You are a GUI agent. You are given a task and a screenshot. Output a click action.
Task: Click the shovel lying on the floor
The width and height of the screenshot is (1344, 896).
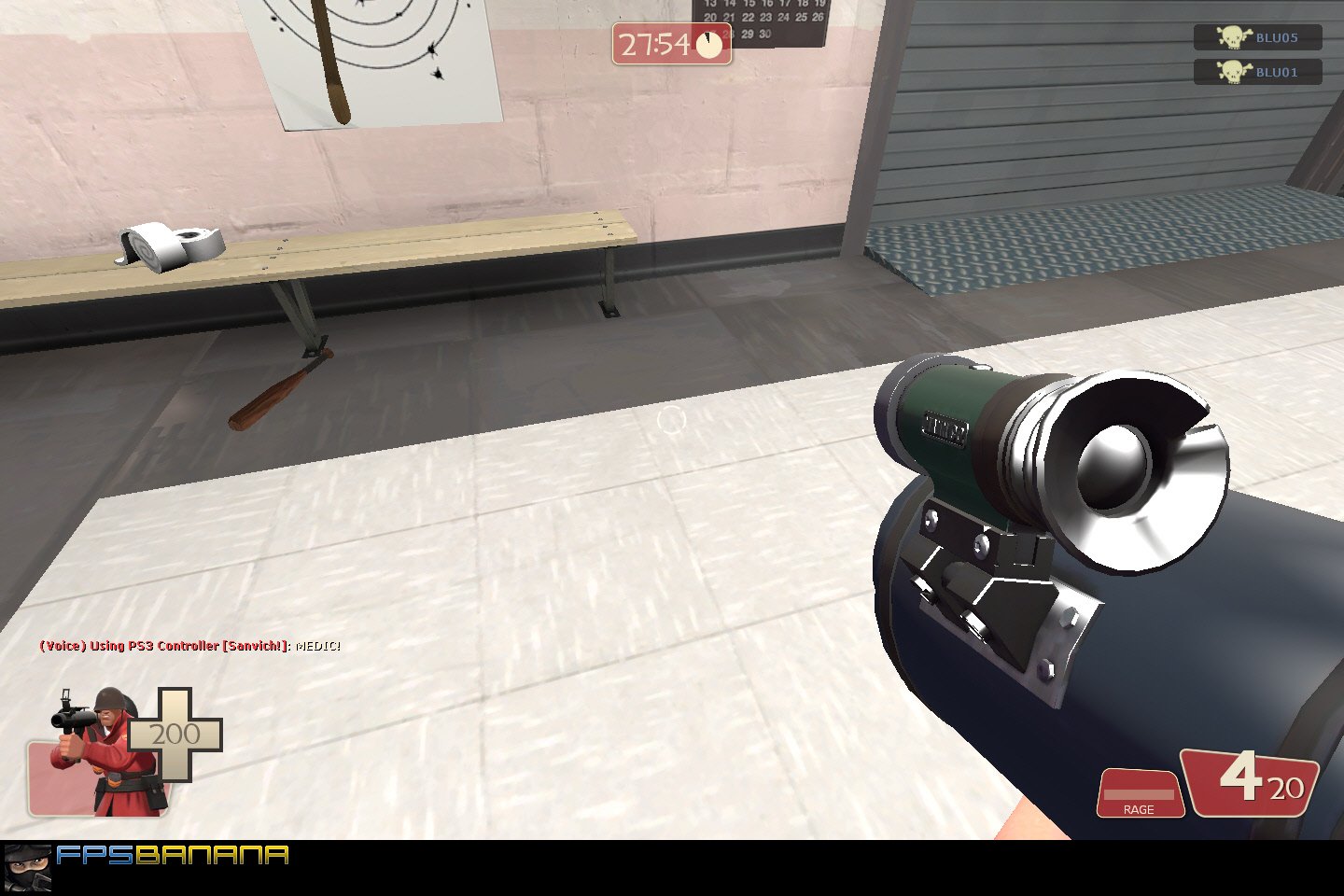pyautogui.click(x=280, y=383)
